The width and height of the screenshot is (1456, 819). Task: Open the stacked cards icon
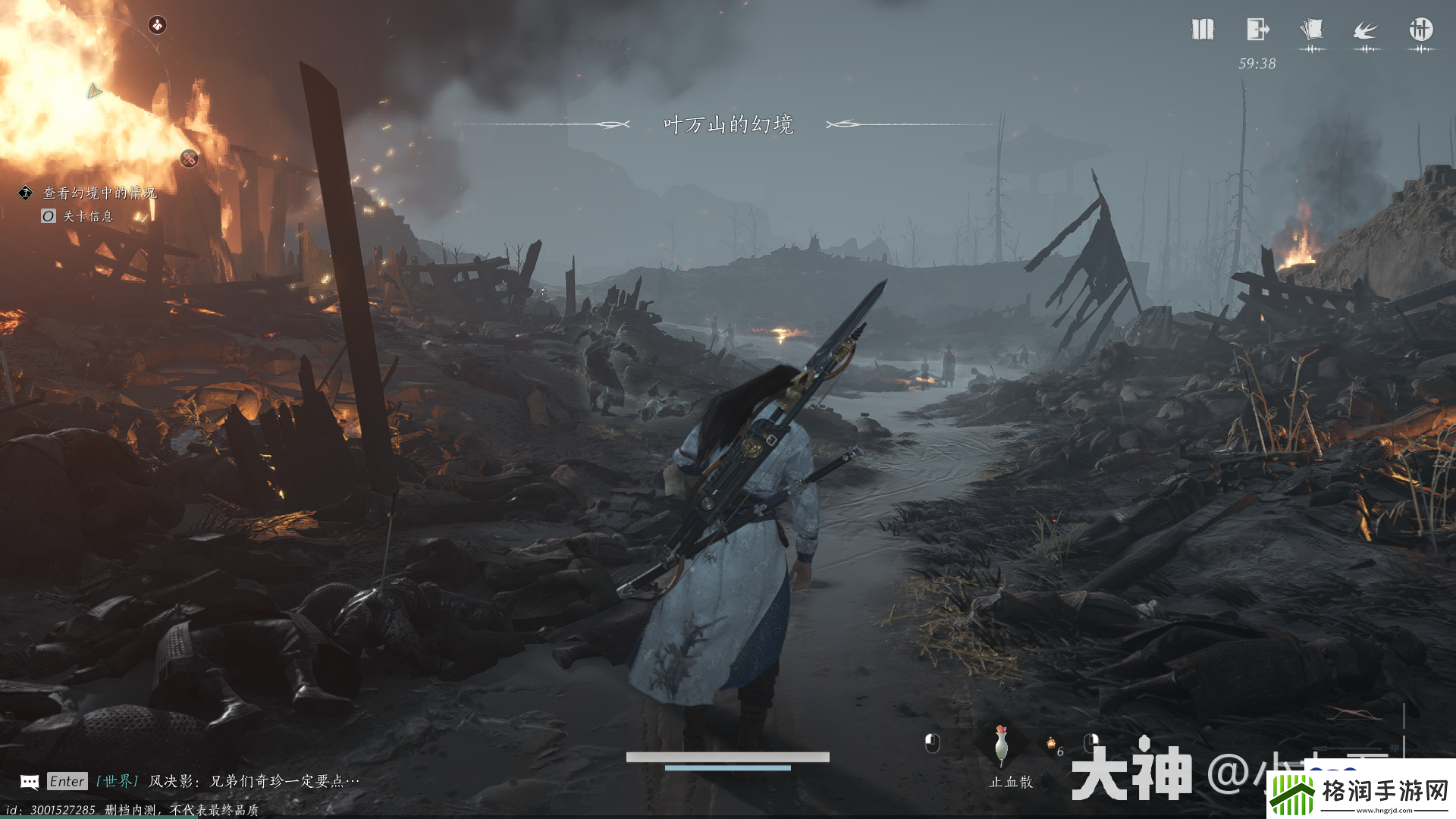click(1311, 30)
